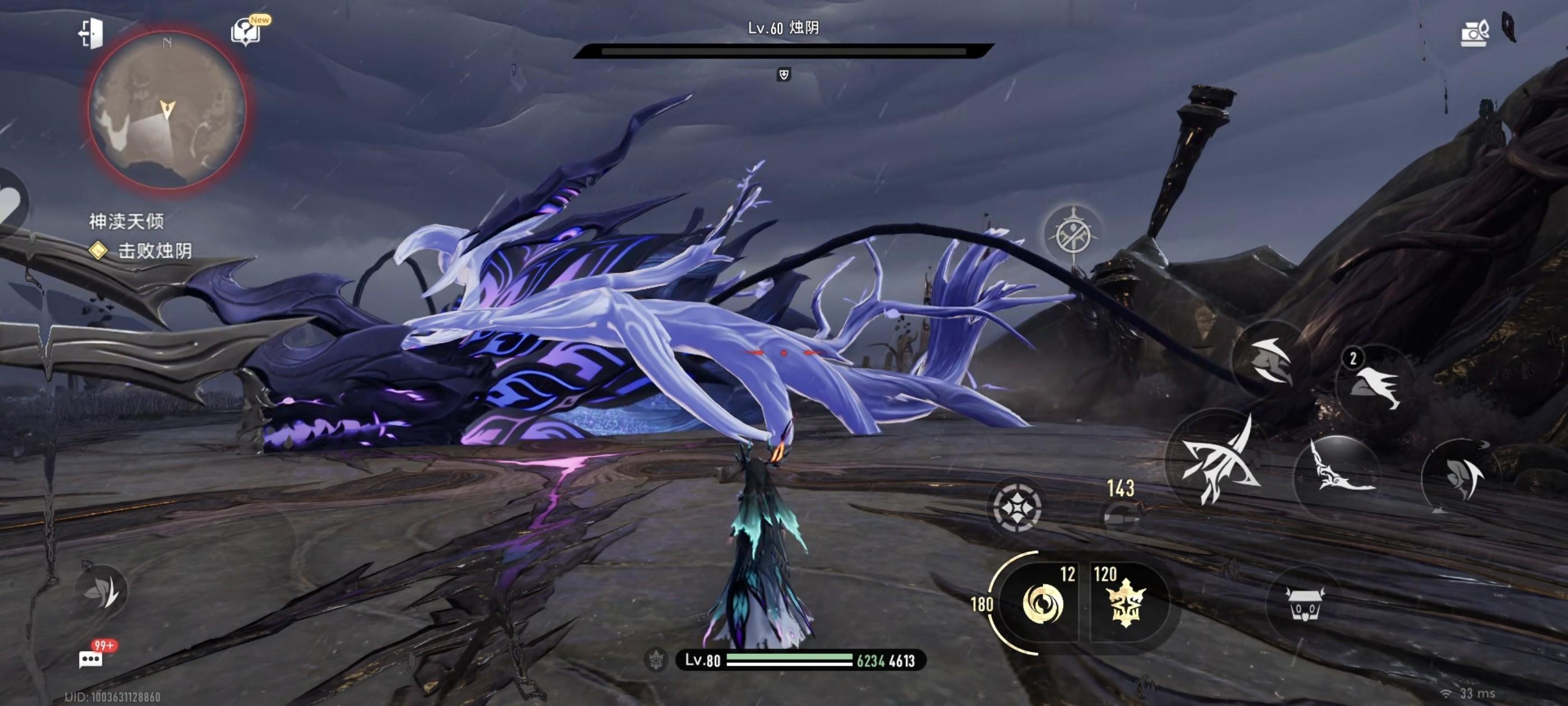
Task: Tap the four-pointed crosshair aim button
Action: (x=1016, y=507)
